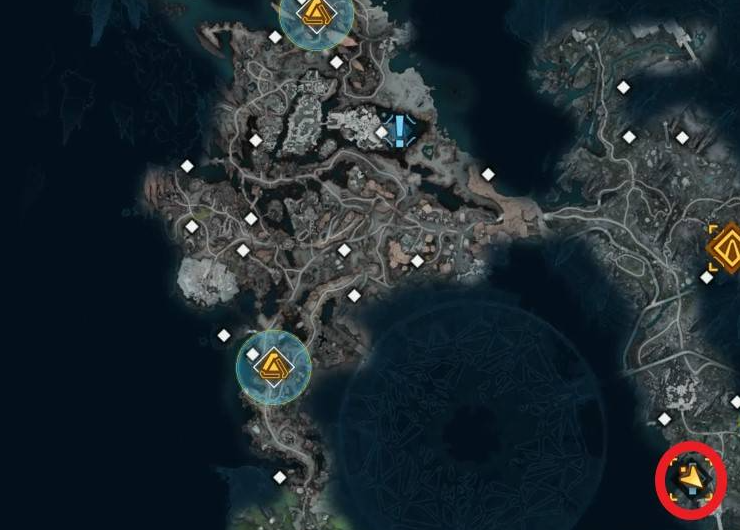This screenshot has height=530, width=740.
Task: Select the orange diamond marker with yellow brackets
Action: [725, 246]
